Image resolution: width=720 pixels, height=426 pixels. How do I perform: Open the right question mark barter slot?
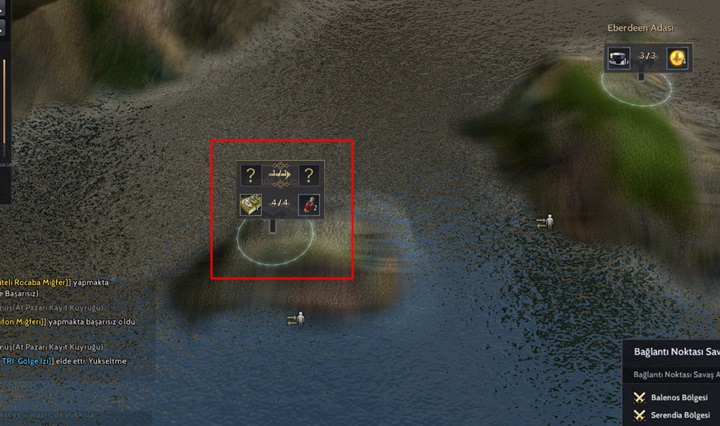[310, 175]
